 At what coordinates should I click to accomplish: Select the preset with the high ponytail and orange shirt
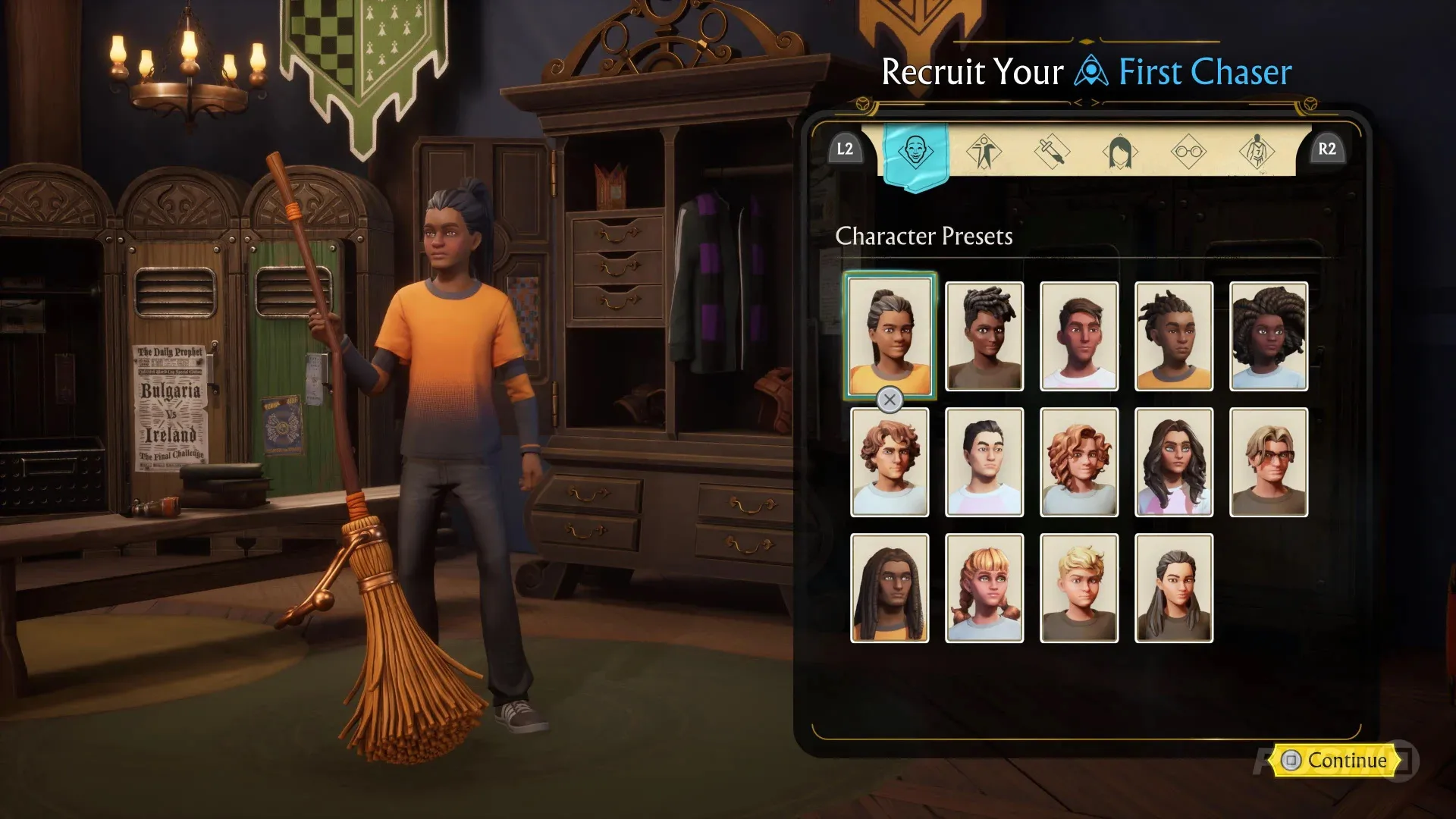point(890,335)
